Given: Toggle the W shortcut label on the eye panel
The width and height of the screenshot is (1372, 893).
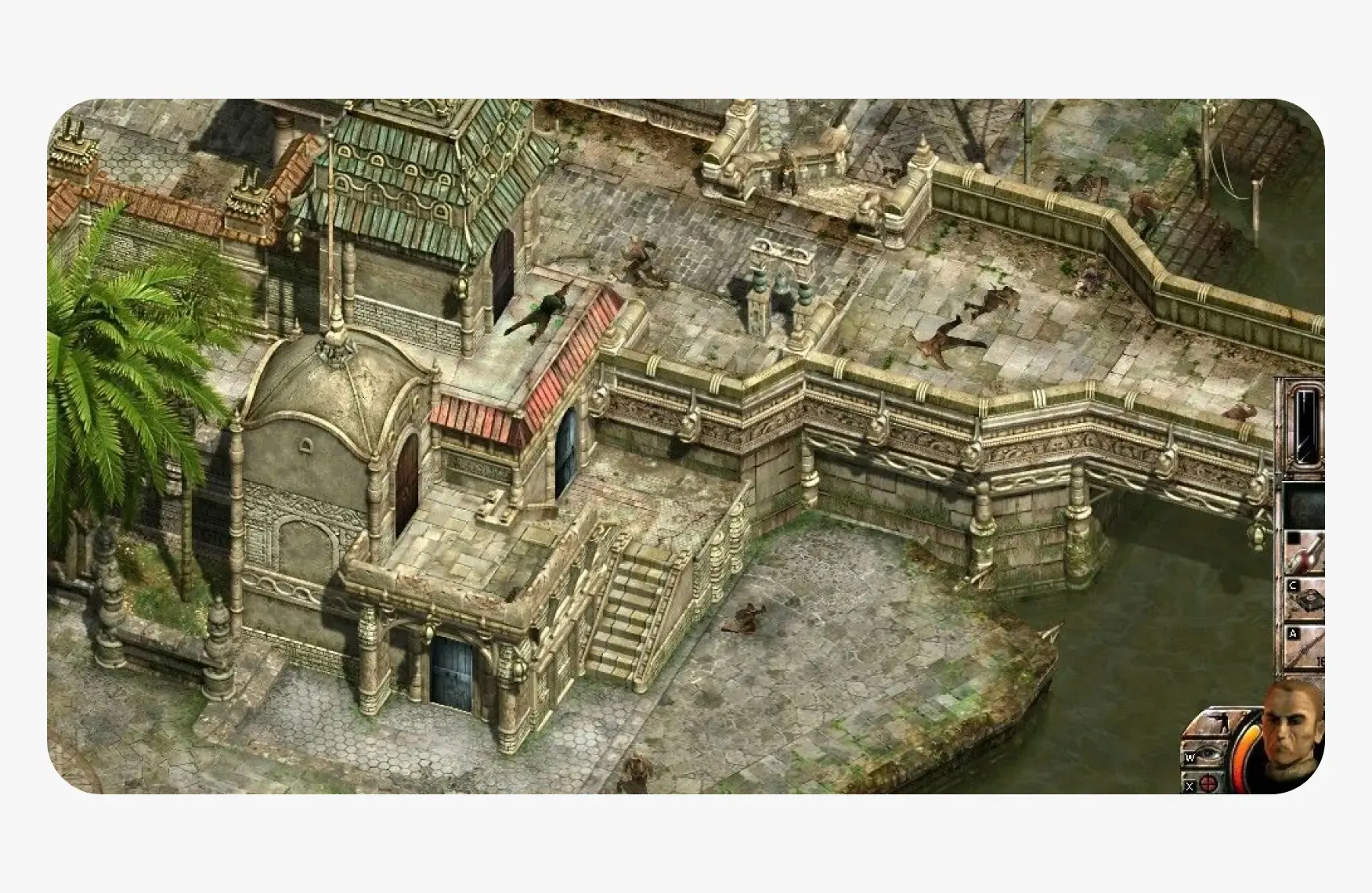Looking at the screenshot, I should [x=1190, y=757].
